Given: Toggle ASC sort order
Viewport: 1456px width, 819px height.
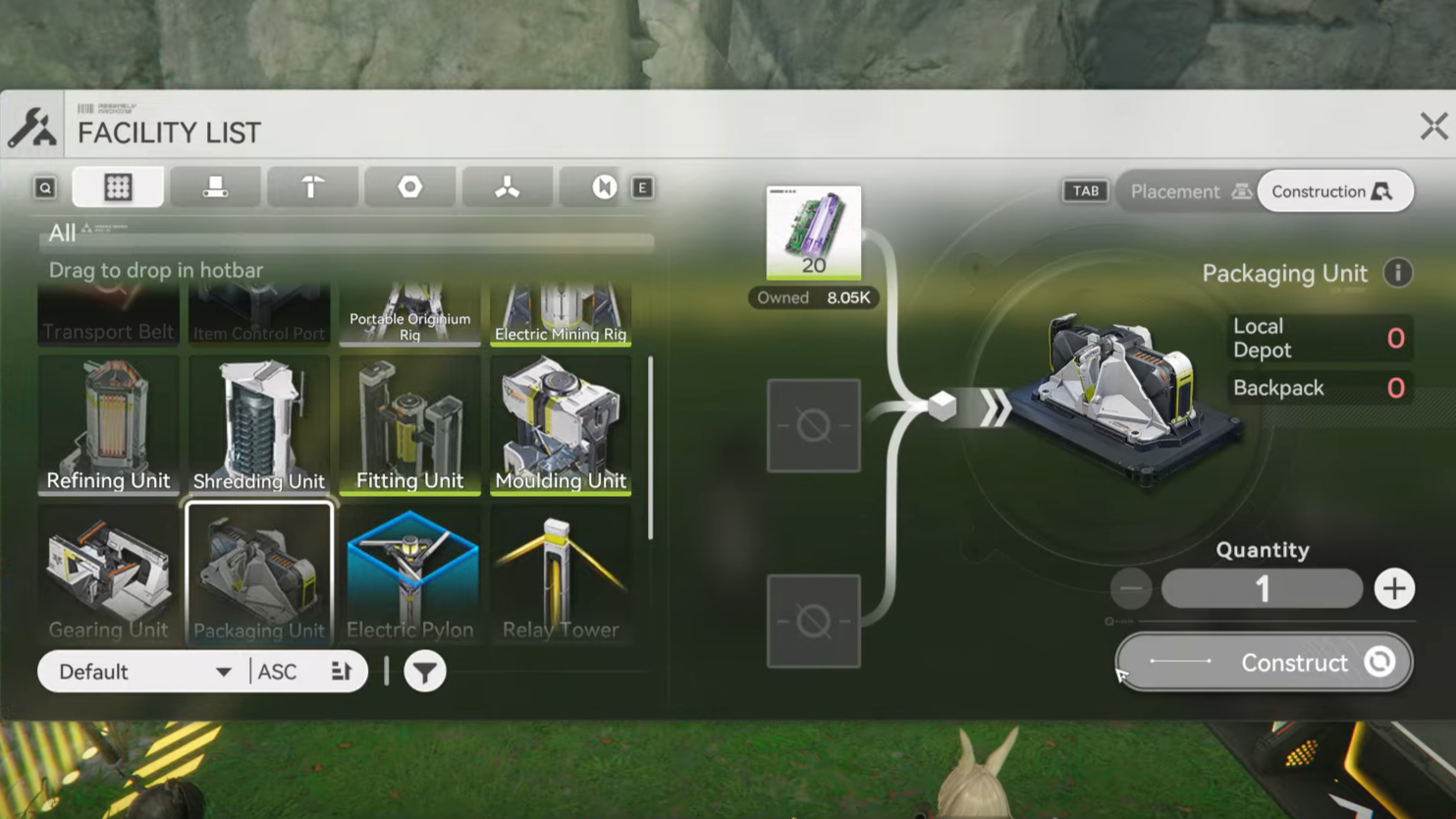Looking at the screenshot, I should tap(304, 673).
